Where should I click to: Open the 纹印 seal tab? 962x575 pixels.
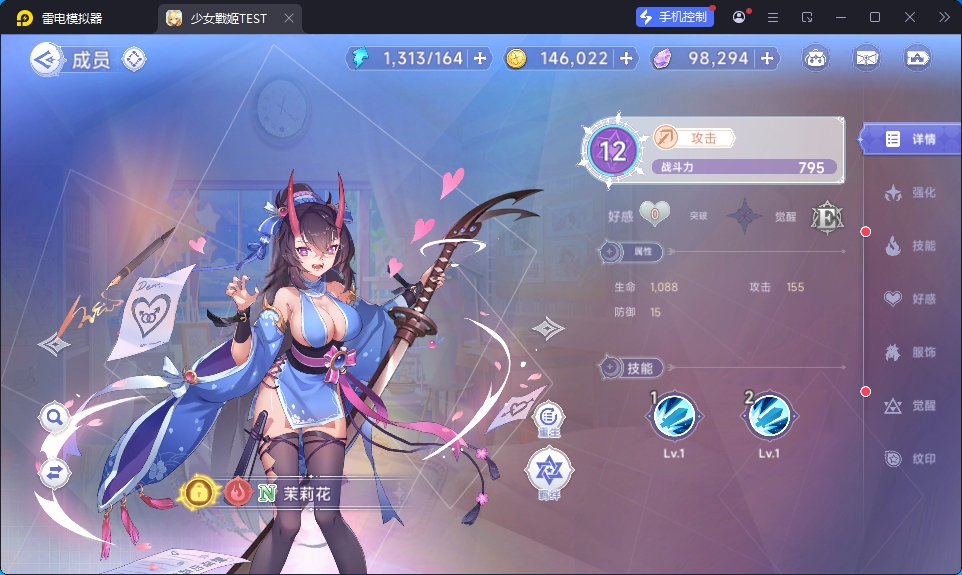(910, 459)
